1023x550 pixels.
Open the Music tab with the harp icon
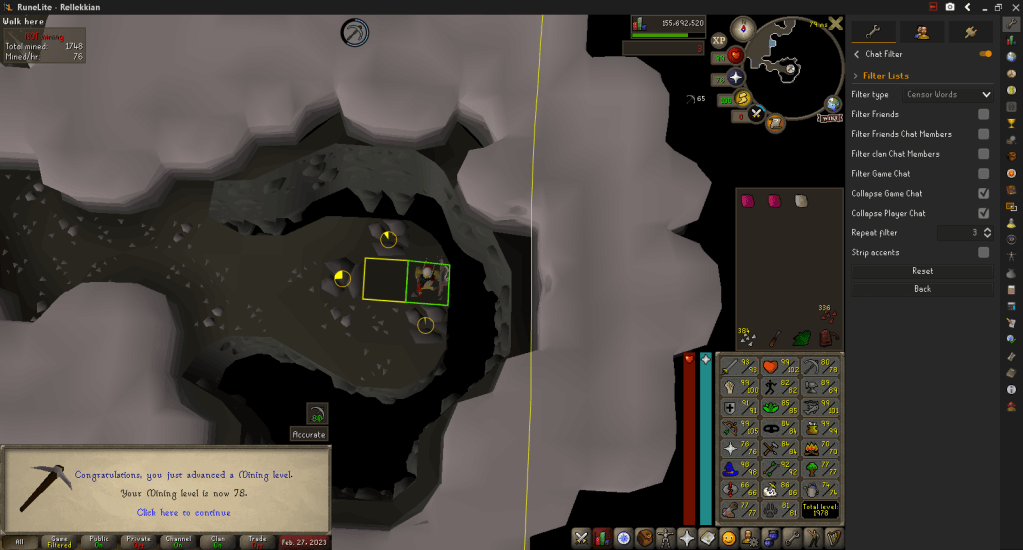pyautogui.click(x=829, y=538)
